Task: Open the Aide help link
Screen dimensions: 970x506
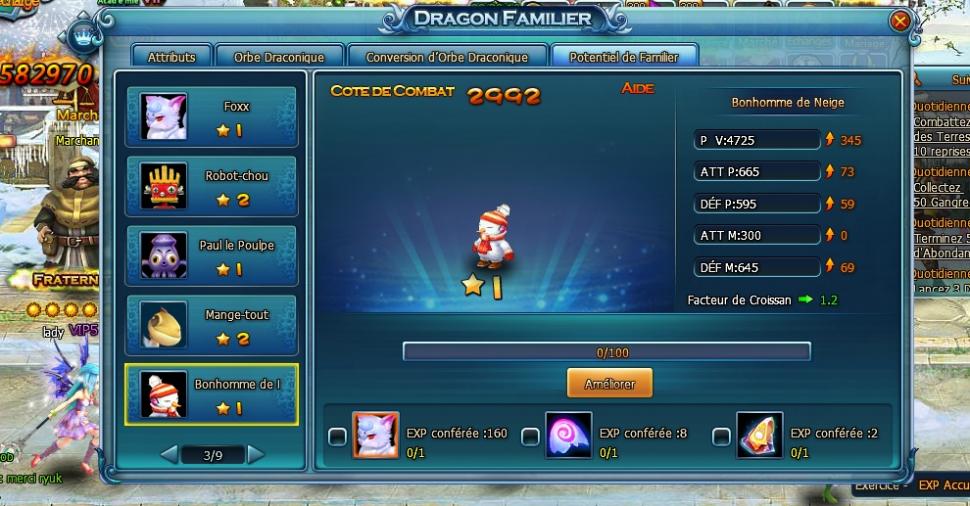Action: (637, 89)
